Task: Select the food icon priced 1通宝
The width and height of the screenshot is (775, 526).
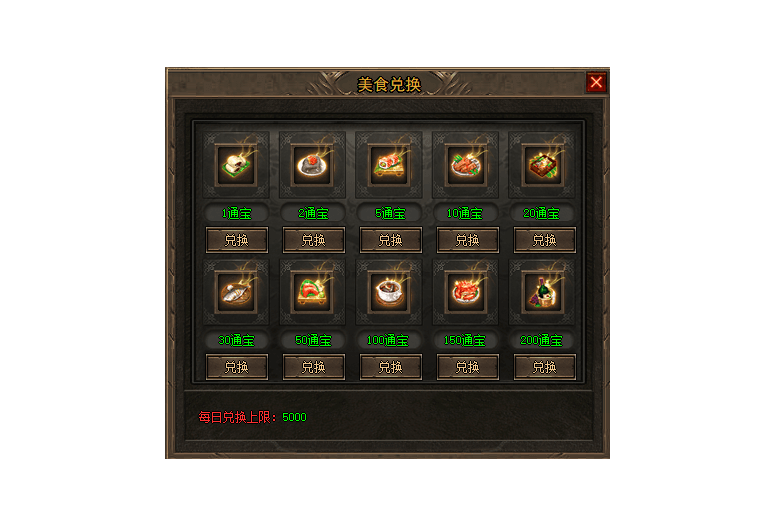Action: coord(236,165)
